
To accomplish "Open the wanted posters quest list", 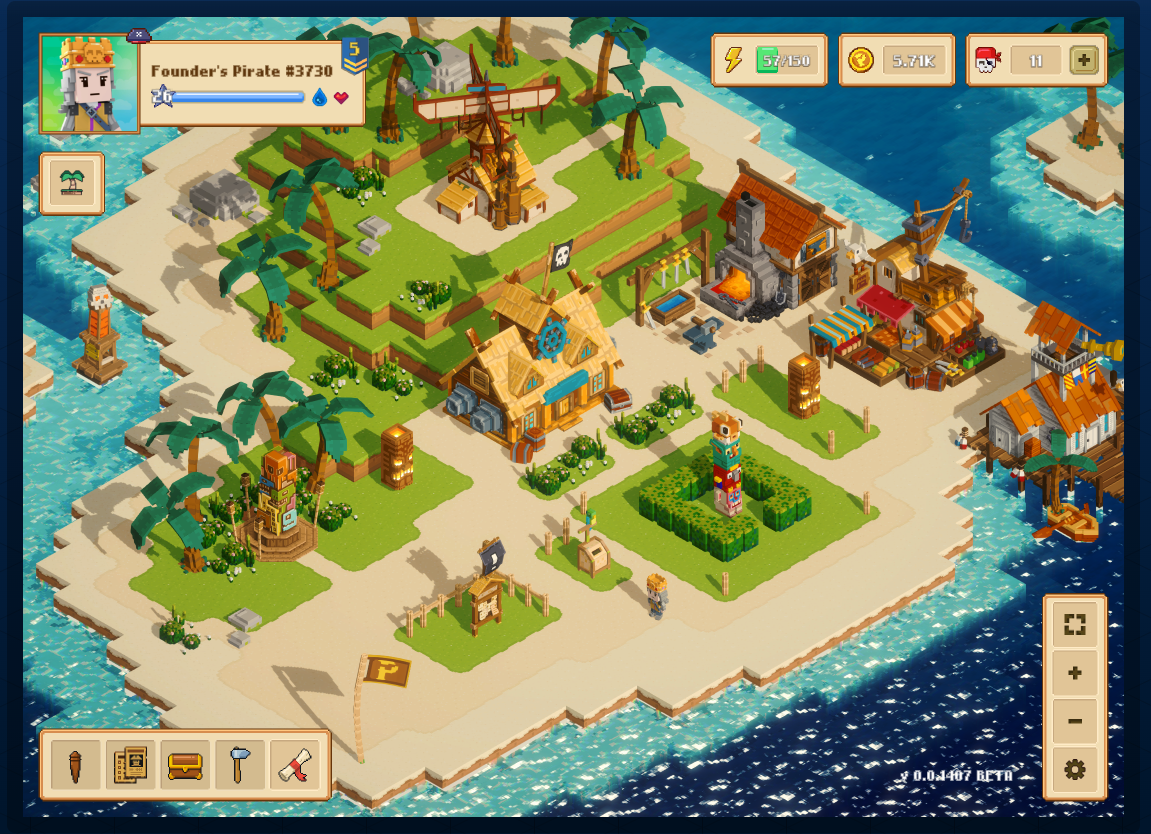I will click(x=130, y=765).
